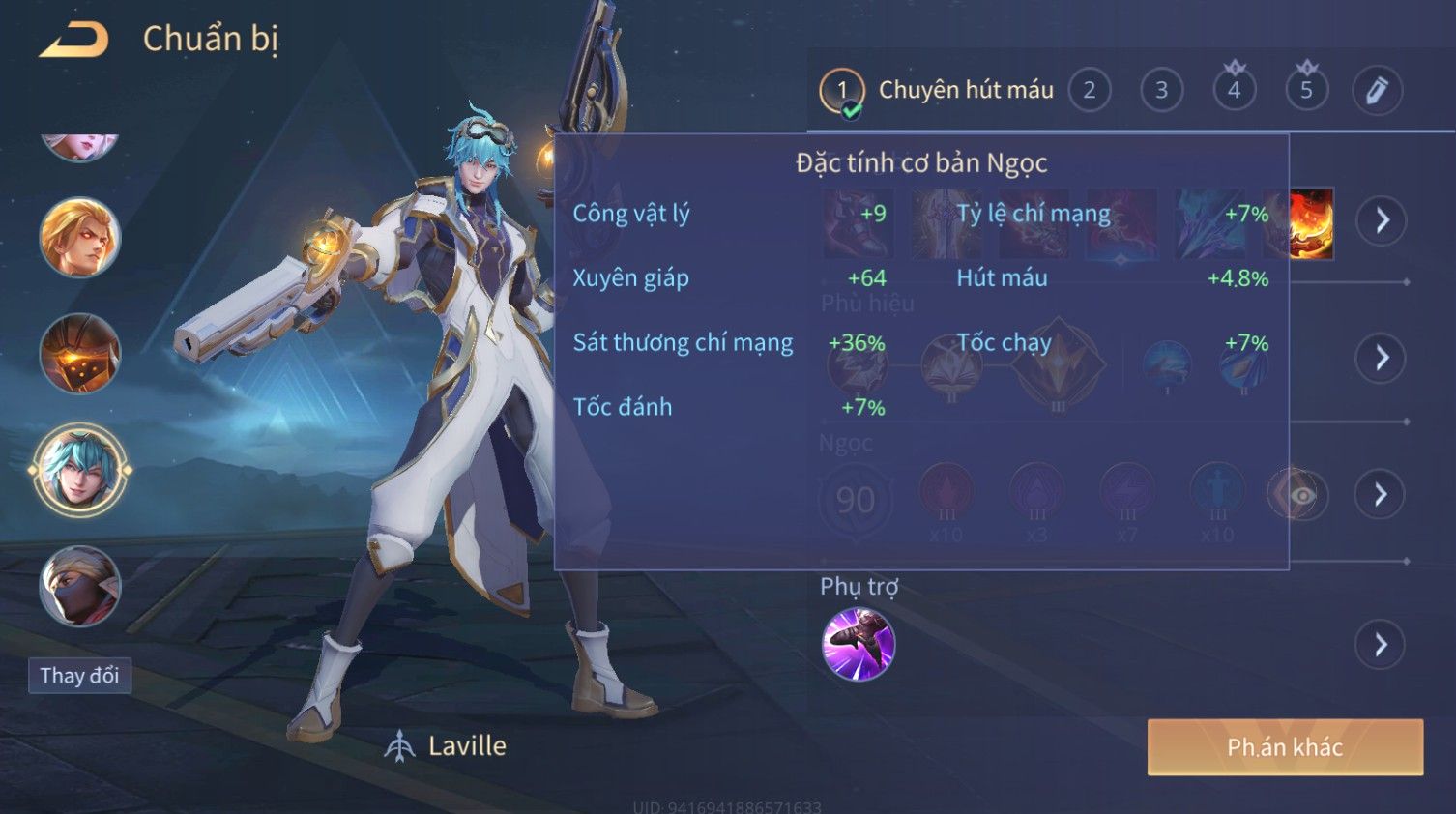This screenshot has width=1456, height=814.
Task: Select the masked ninja hero portrait
Action: [x=80, y=586]
